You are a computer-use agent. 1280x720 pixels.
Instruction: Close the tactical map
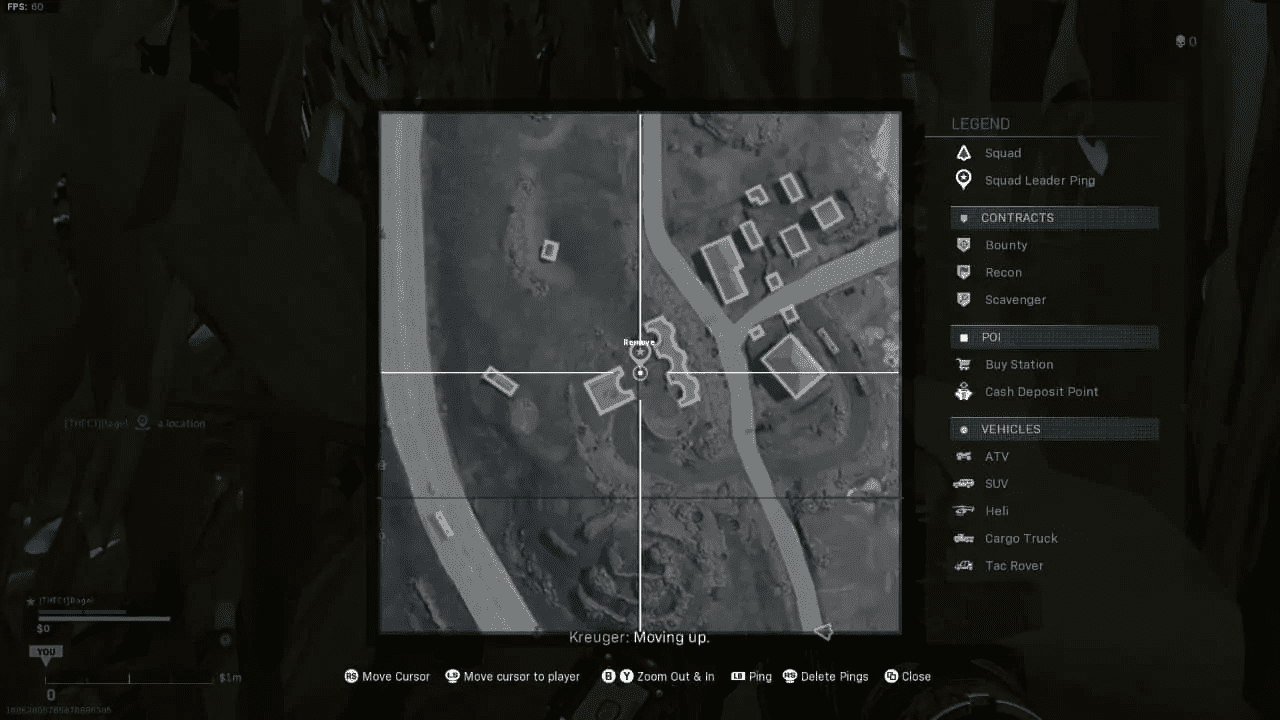(x=907, y=676)
